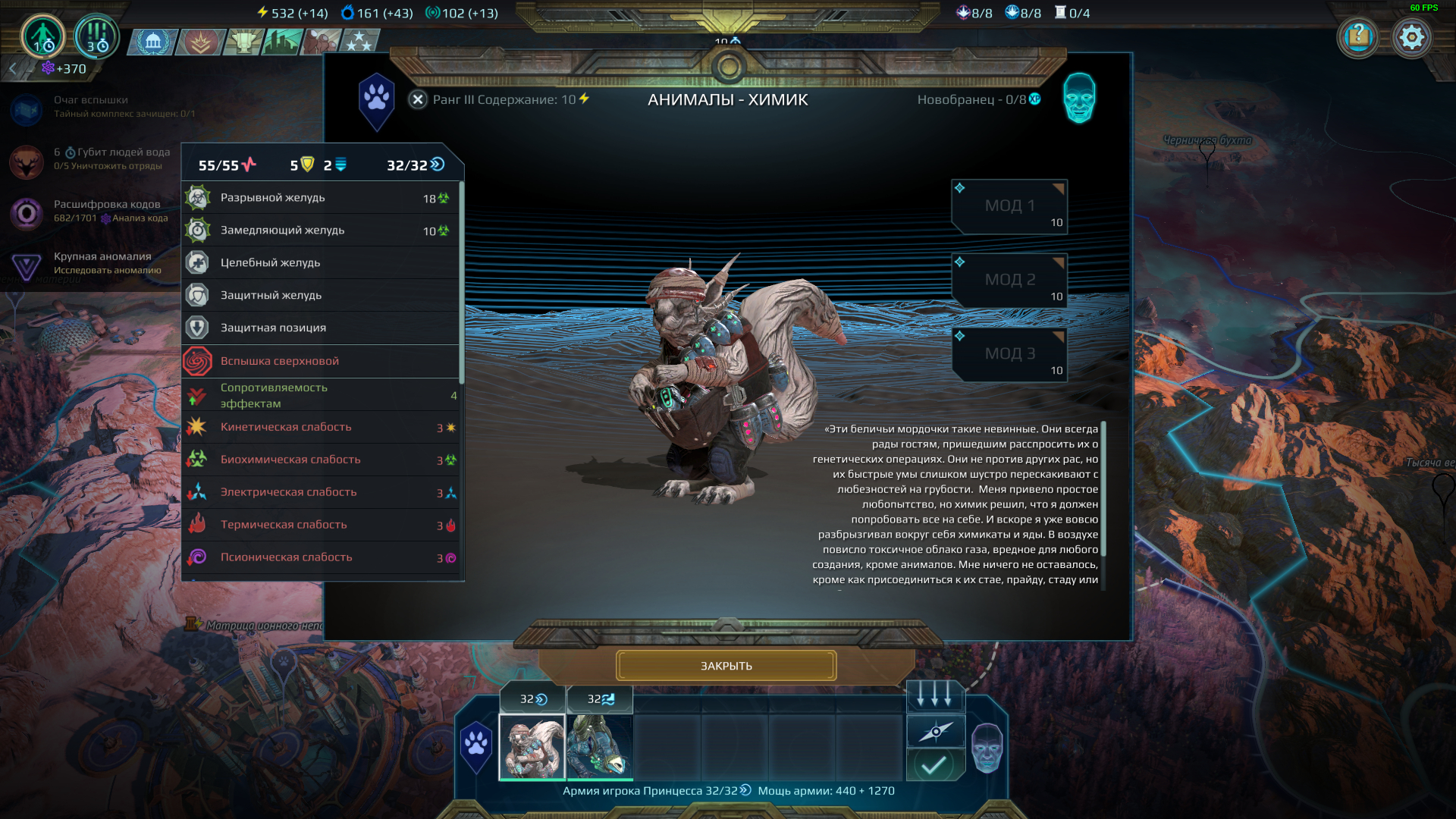Open the Целебный желудь ability entry
This screenshot has height=819, width=1456.
320,263
